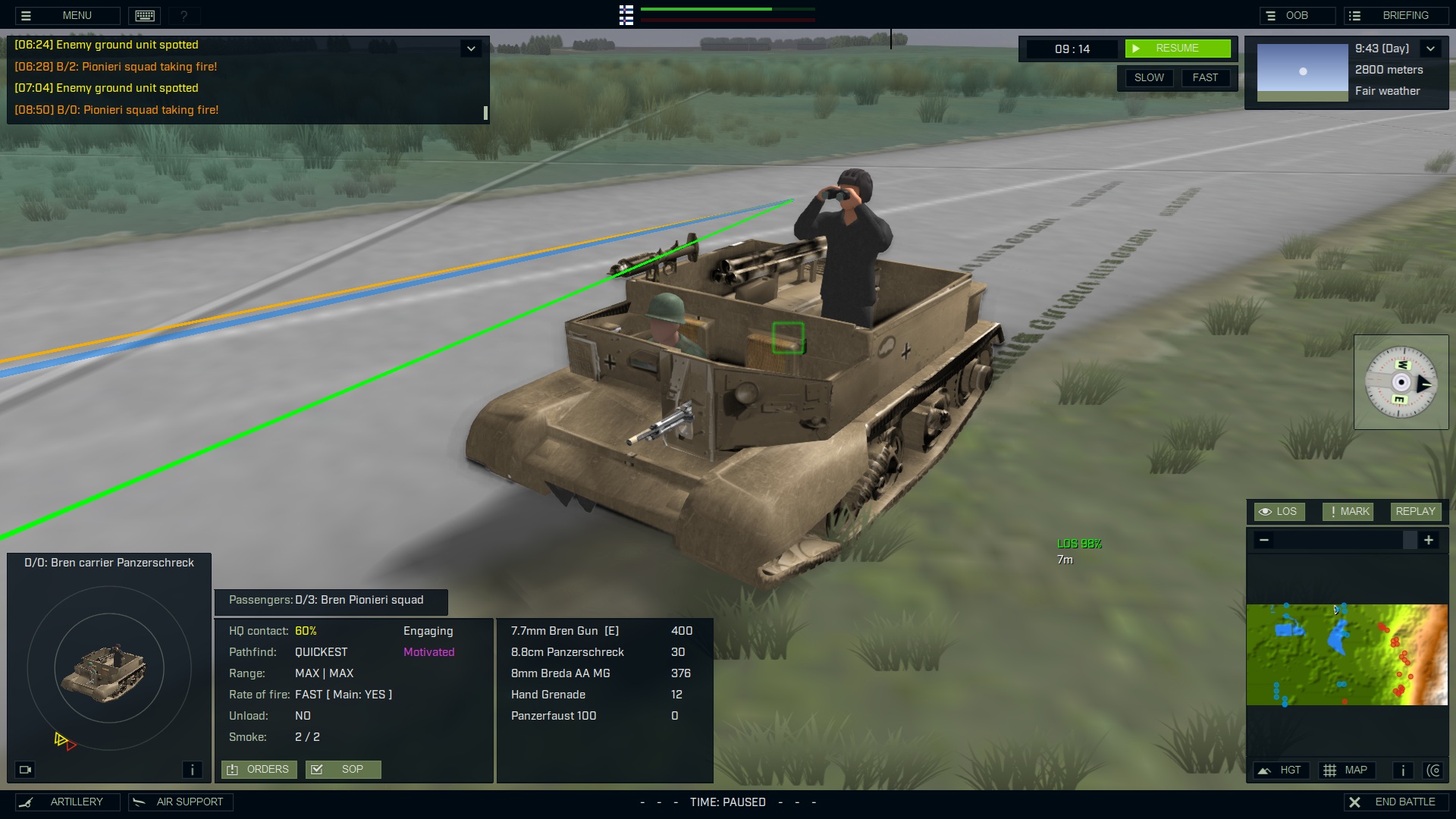Open the time of day dropdown
This screenshot has height=819, width=1456.
click(1432, 48)
